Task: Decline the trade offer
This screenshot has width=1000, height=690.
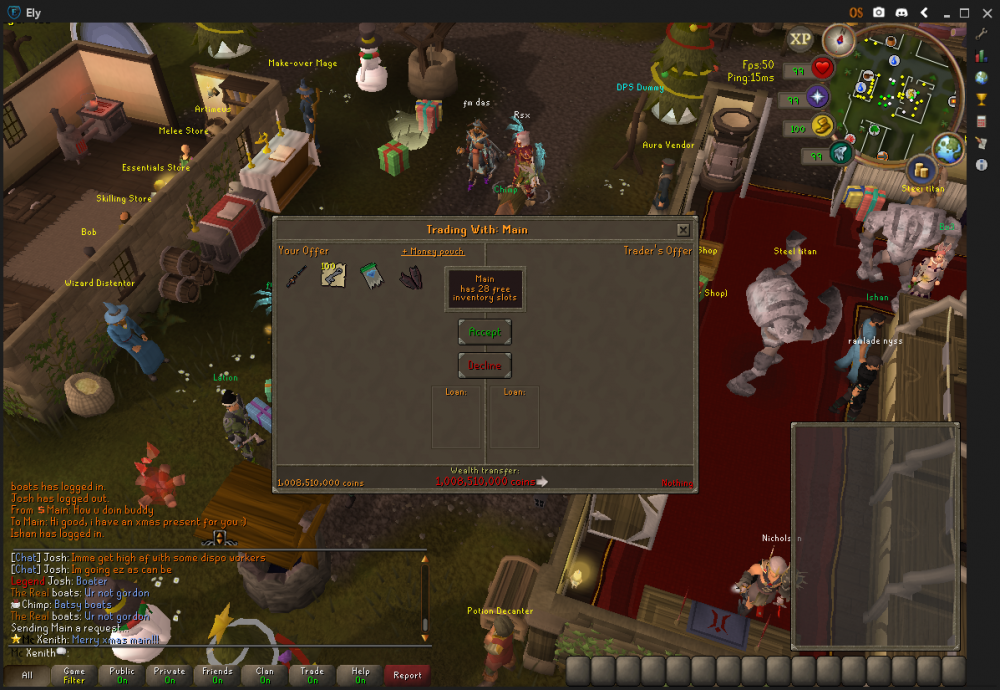Action: [485, 366]
